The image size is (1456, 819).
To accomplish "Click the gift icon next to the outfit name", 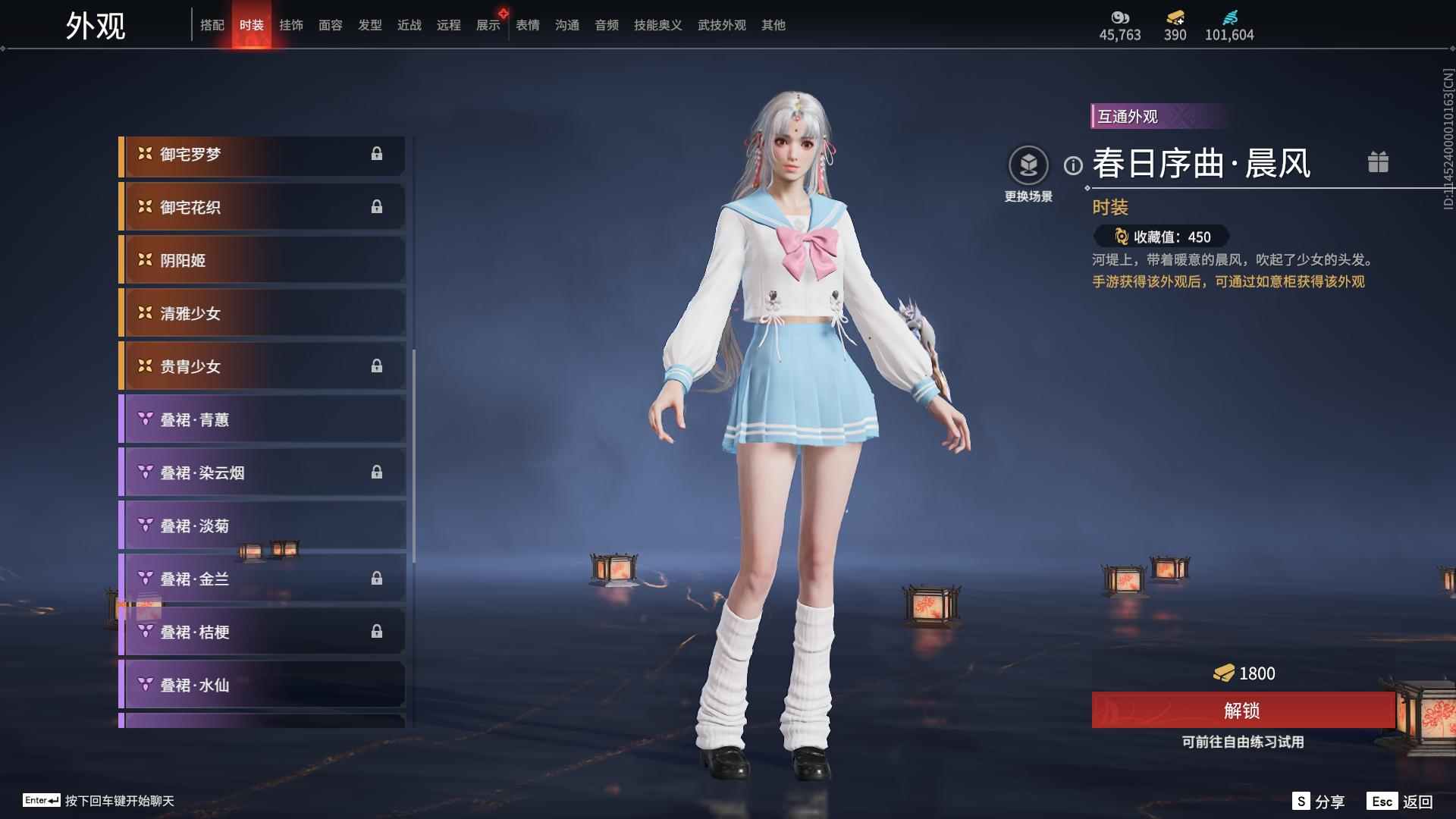I will (1379, 162).
